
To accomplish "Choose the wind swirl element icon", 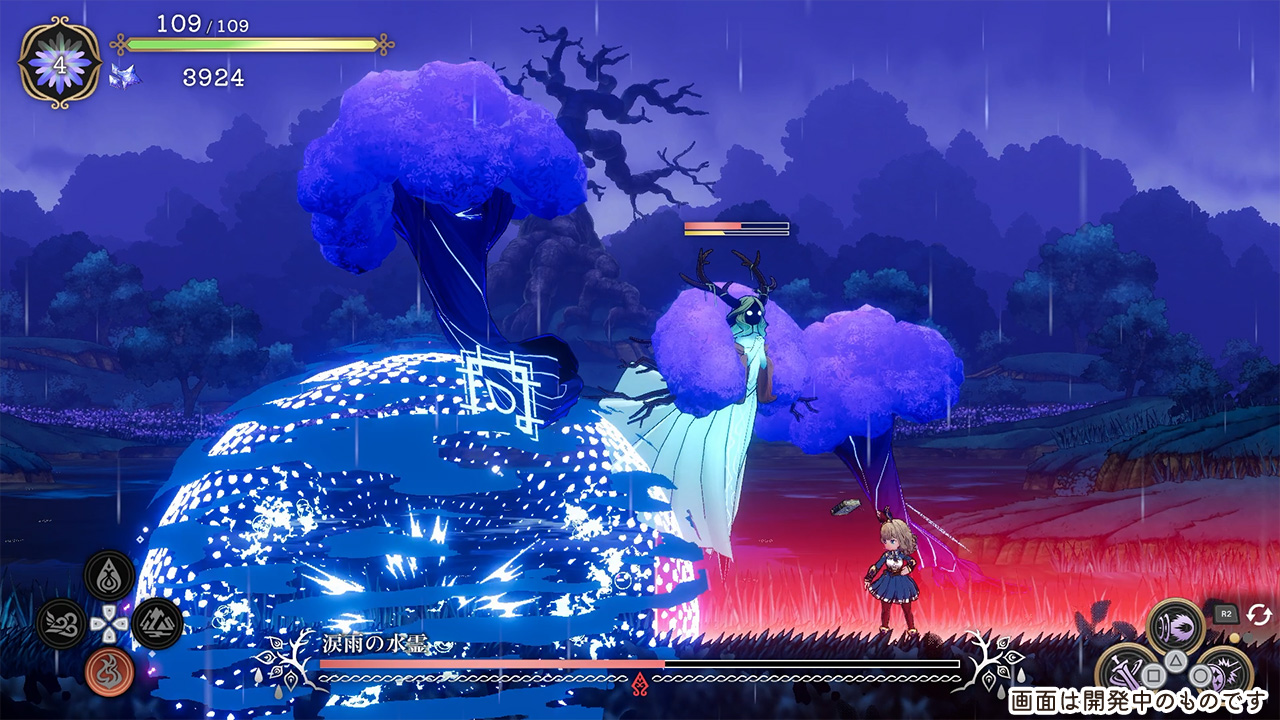I will pyautogui.click(x=62, y=624).
